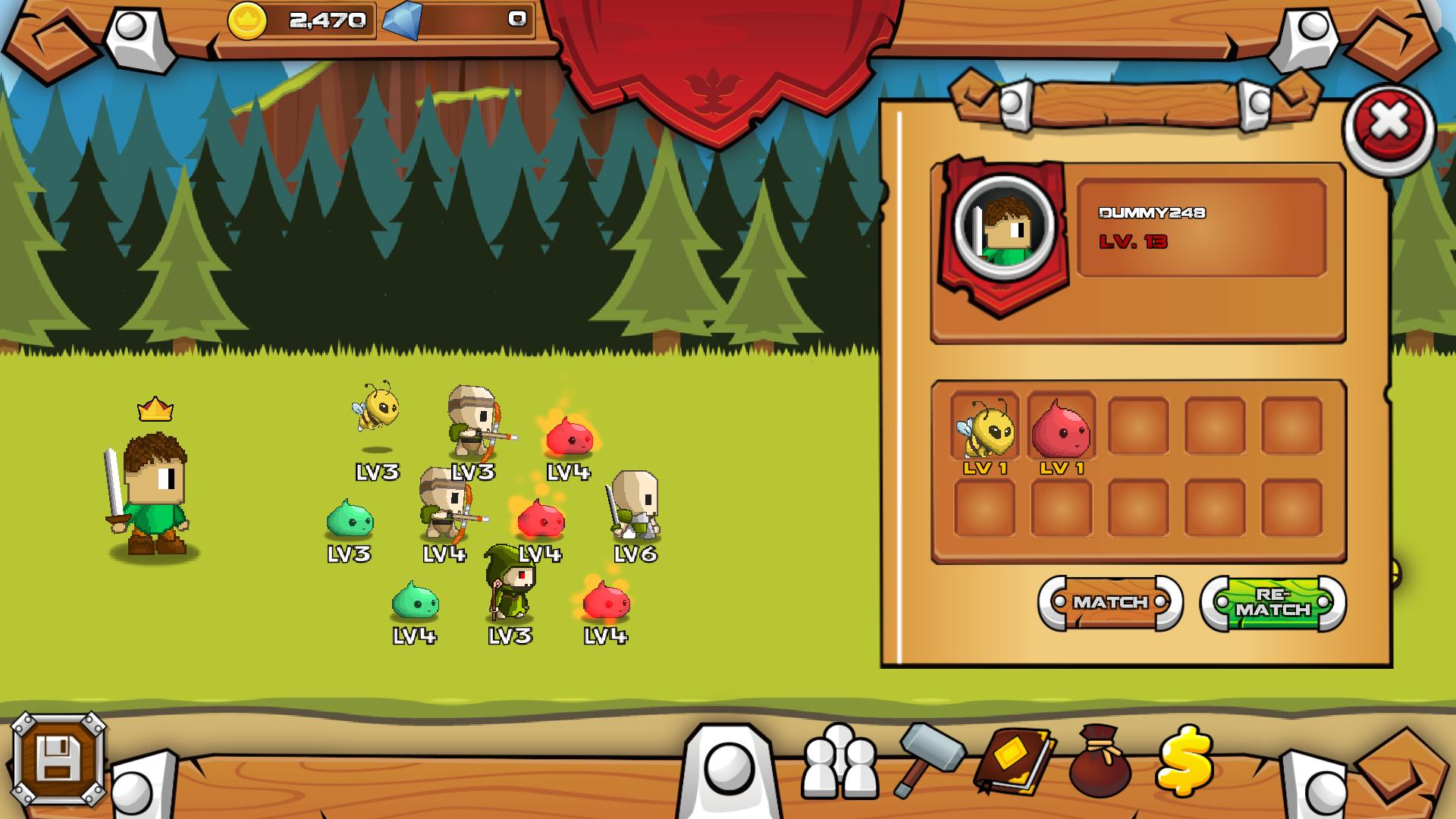
Task: Open the spell book menu
Action: tap(1015, 760)
